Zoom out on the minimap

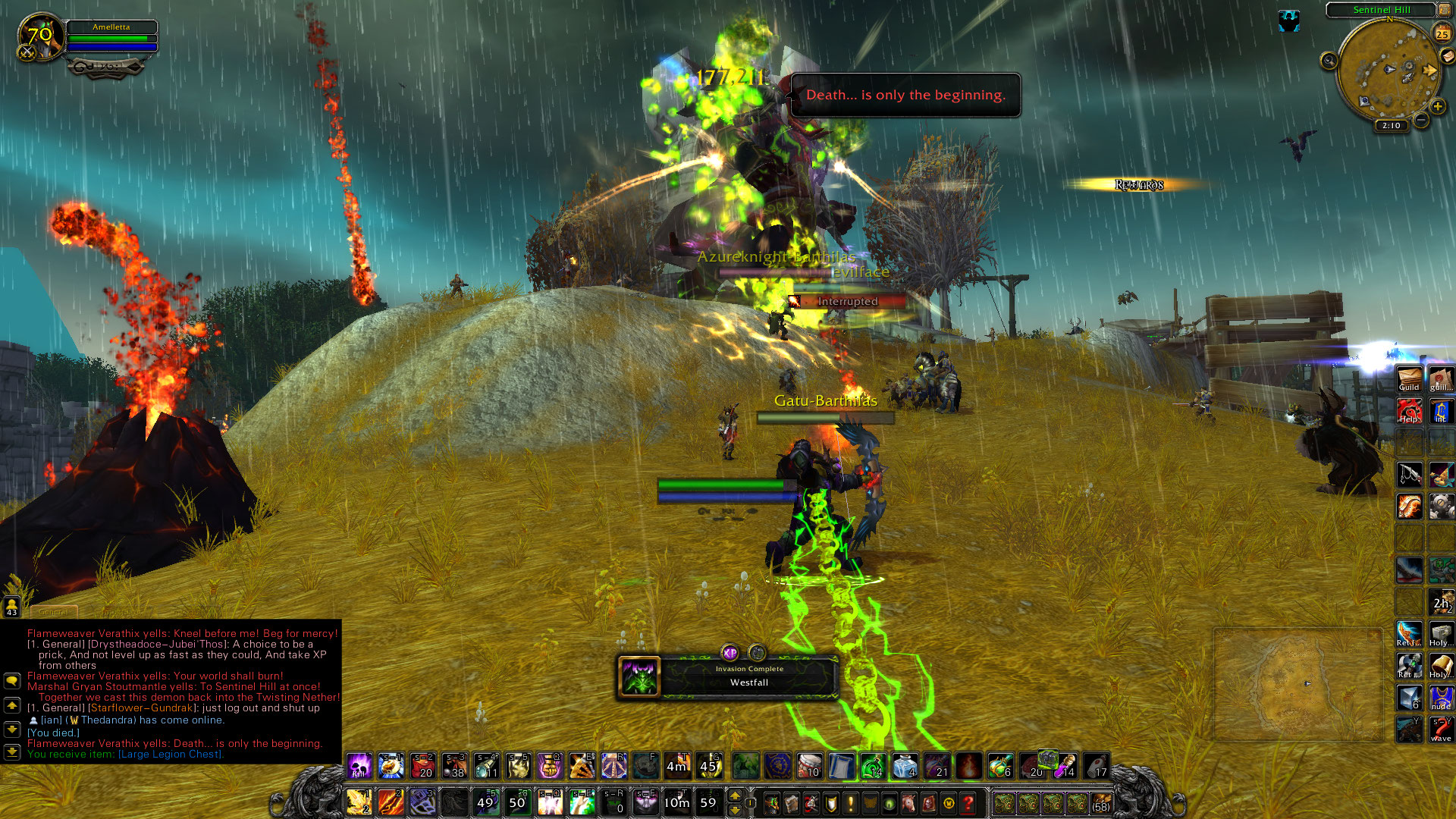click(x=1421, y=120)
